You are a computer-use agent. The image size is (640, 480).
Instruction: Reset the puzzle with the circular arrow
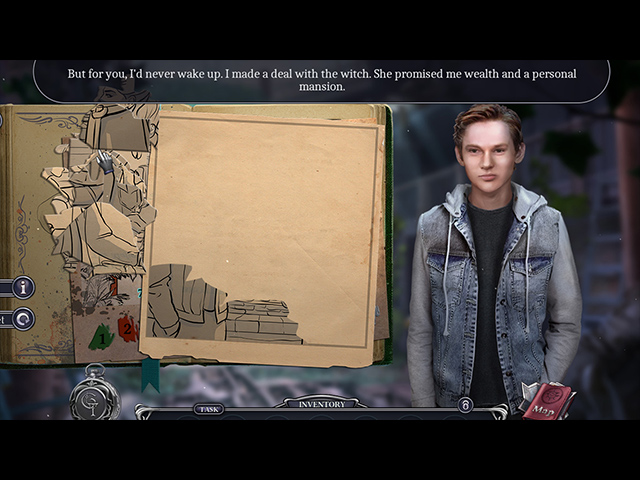click(x=22, y=319)
